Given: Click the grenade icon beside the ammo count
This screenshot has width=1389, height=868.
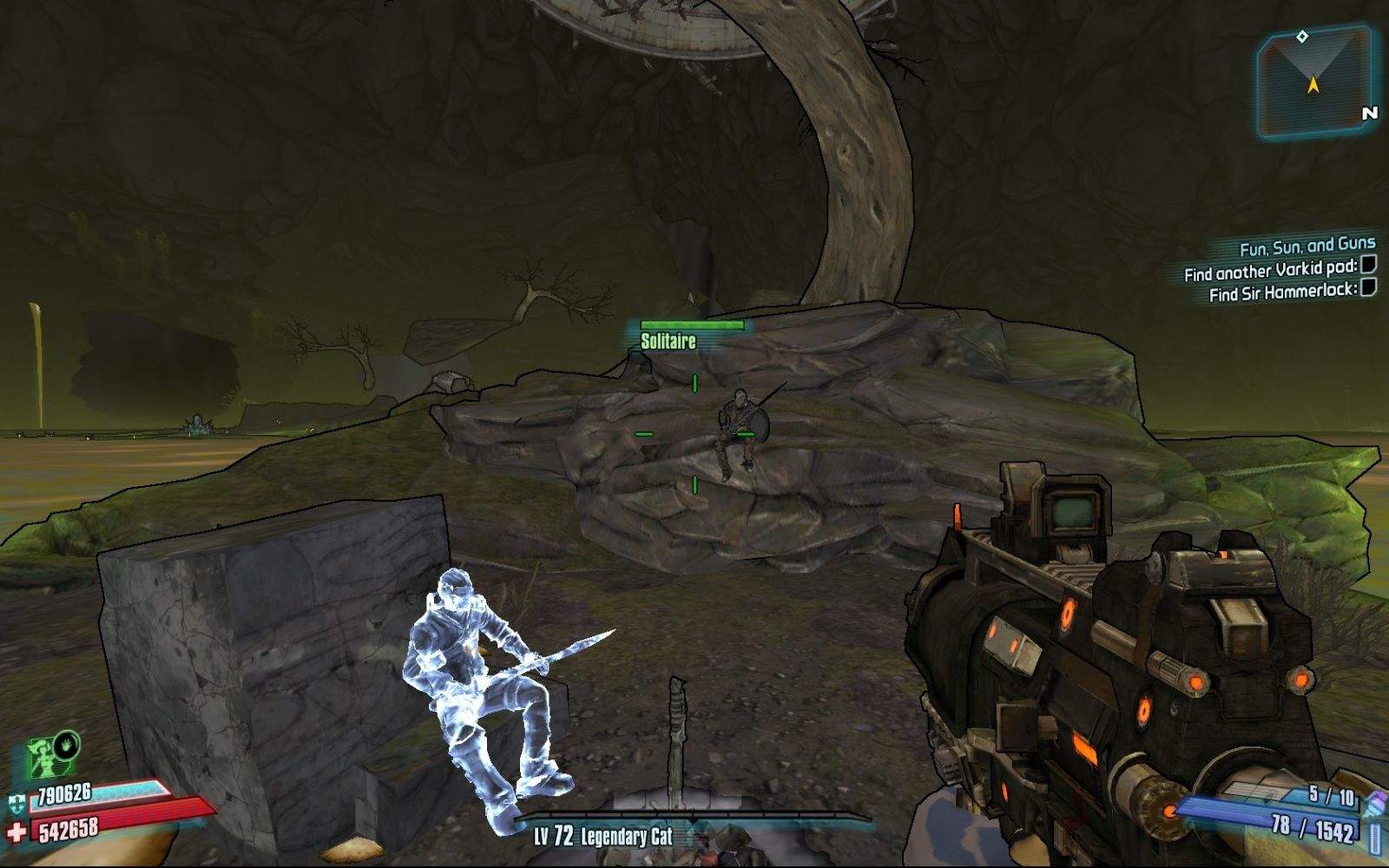Looking at the screenshot, I should pos(1374,802).
